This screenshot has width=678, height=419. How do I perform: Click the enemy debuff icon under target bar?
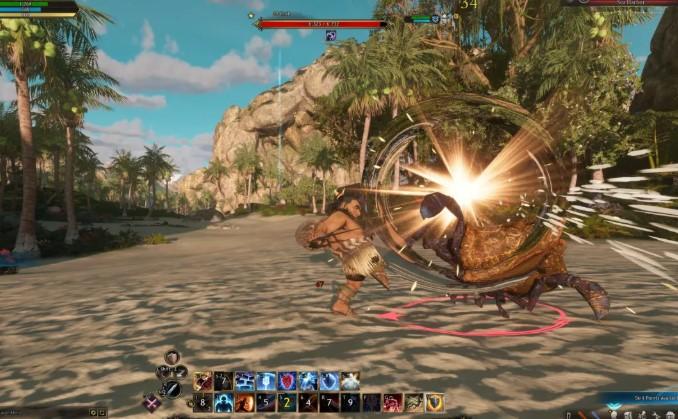click(331, 35)
